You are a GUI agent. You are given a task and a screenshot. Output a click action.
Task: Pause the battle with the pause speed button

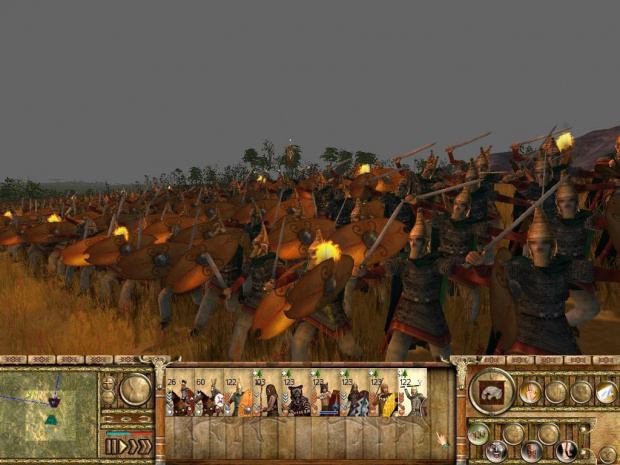pyautogui.click(x=112, y=446)
